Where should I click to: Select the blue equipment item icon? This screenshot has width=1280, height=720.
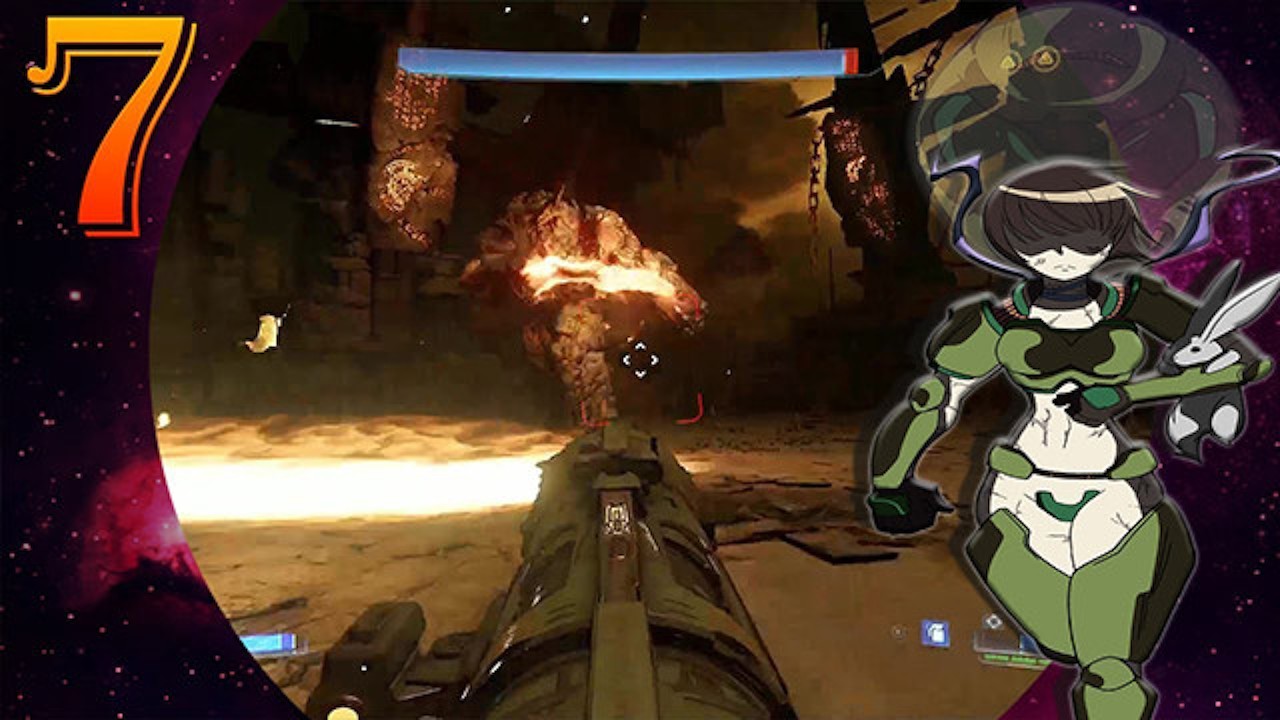[x=935, y=633]
